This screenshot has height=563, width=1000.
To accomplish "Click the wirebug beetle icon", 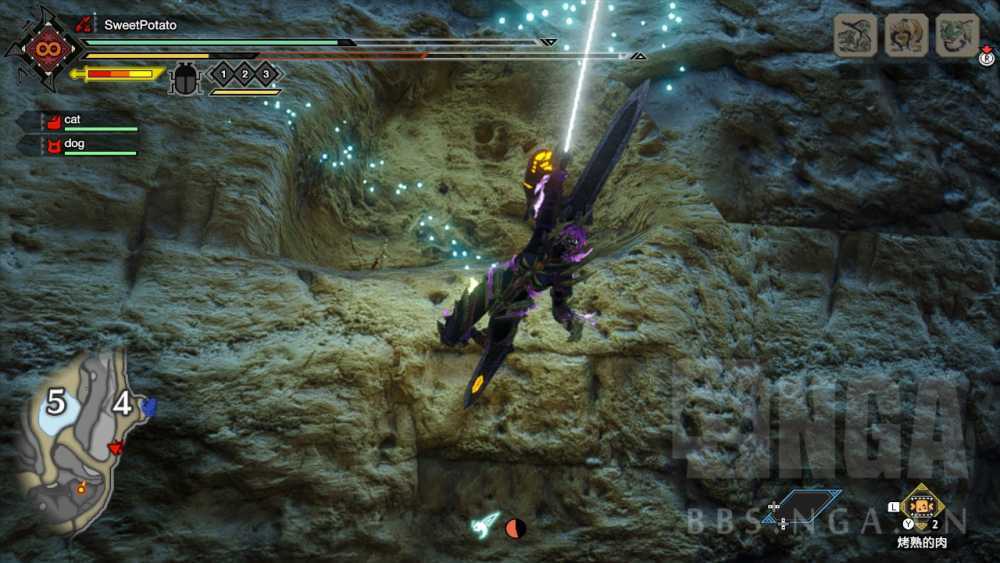I will point(186,77).
